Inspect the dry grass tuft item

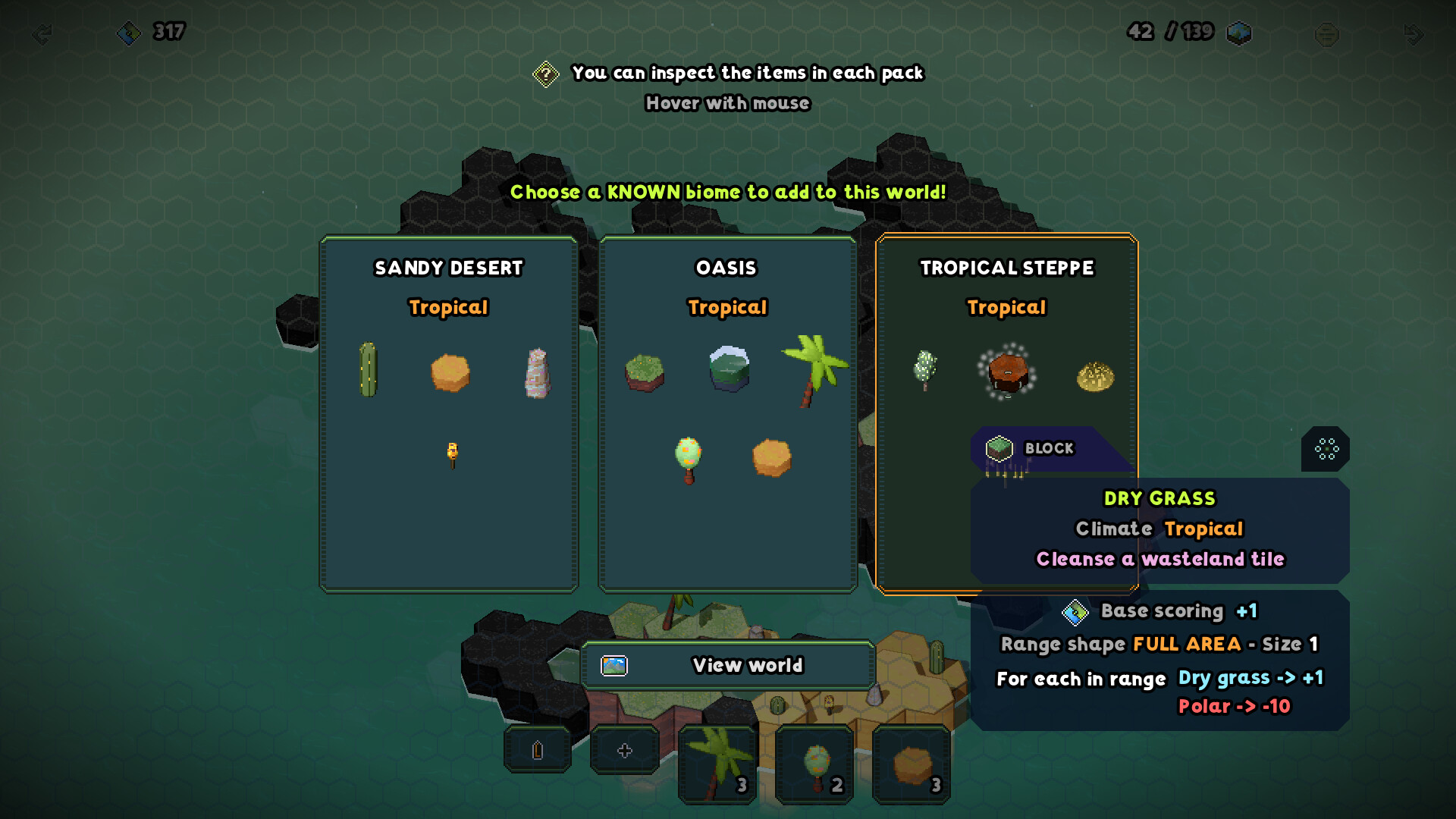[x=1095, y=376]
